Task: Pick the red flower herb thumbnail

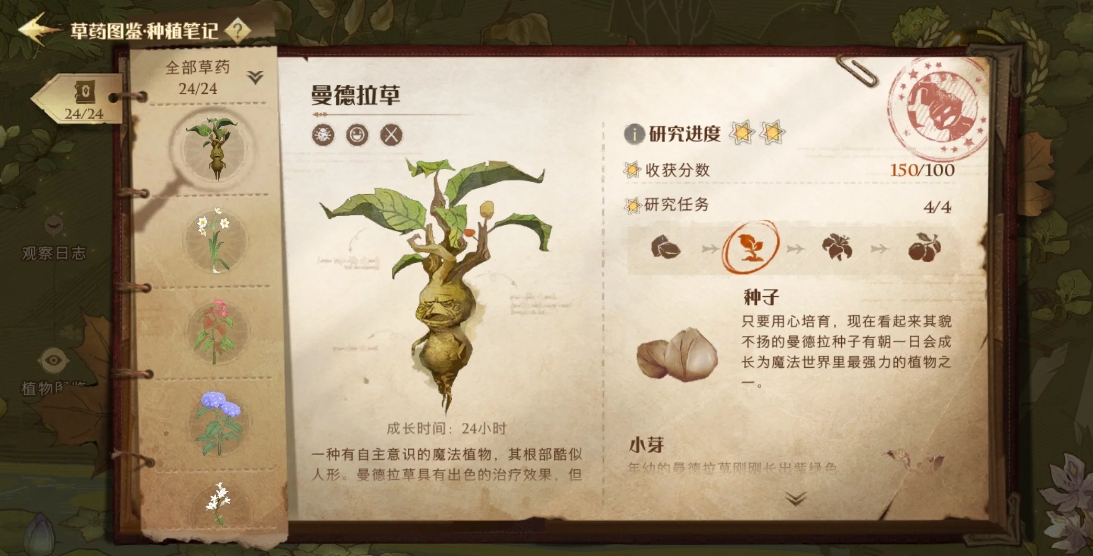Action: tap(214, 331)
